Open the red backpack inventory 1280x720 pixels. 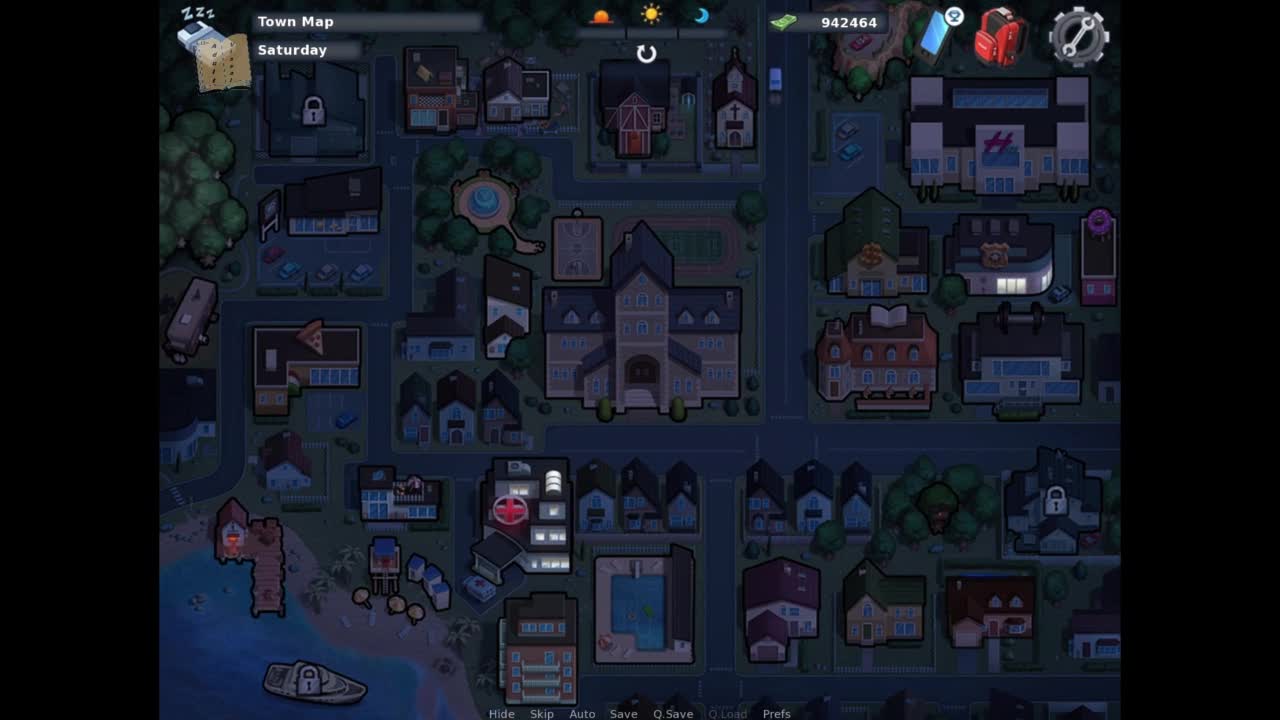pos(1001,37)
